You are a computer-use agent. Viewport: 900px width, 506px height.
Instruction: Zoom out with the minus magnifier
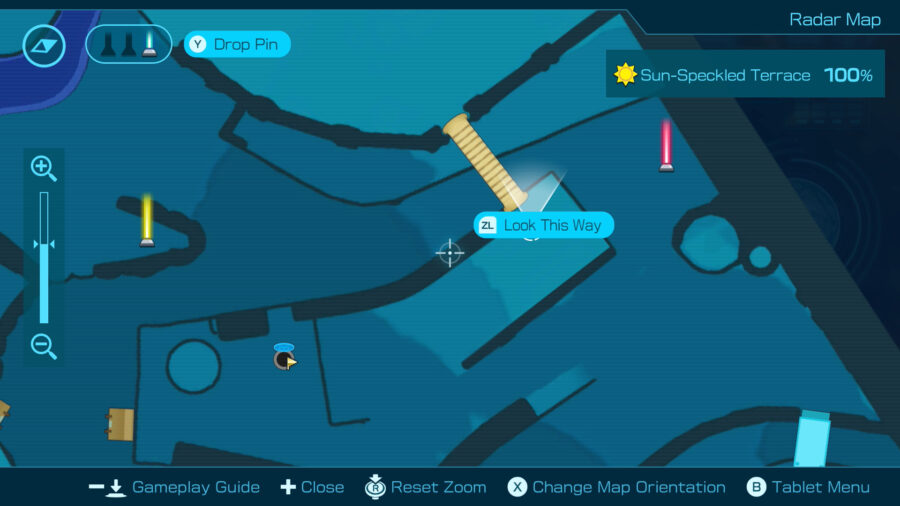[x=43, y=346]
